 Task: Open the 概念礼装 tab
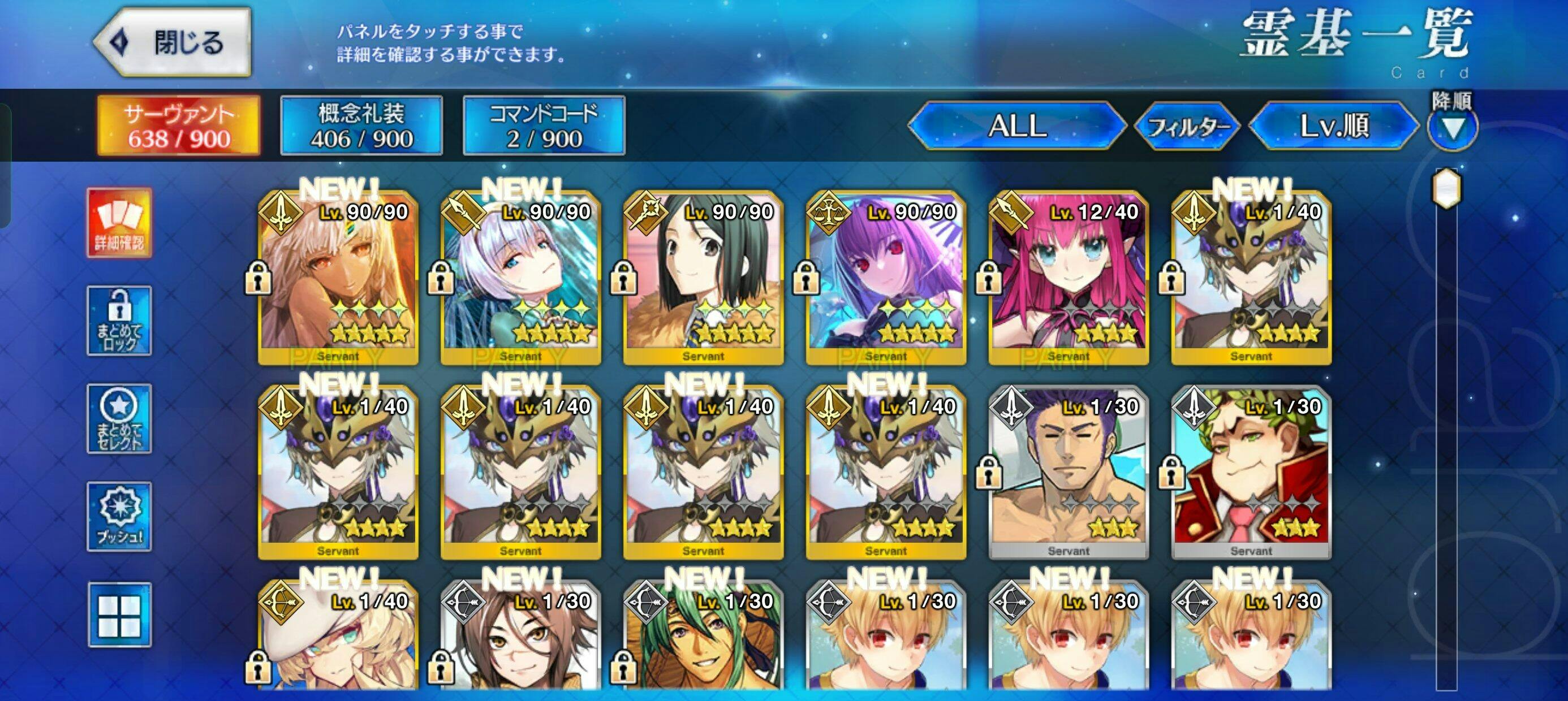361,126
